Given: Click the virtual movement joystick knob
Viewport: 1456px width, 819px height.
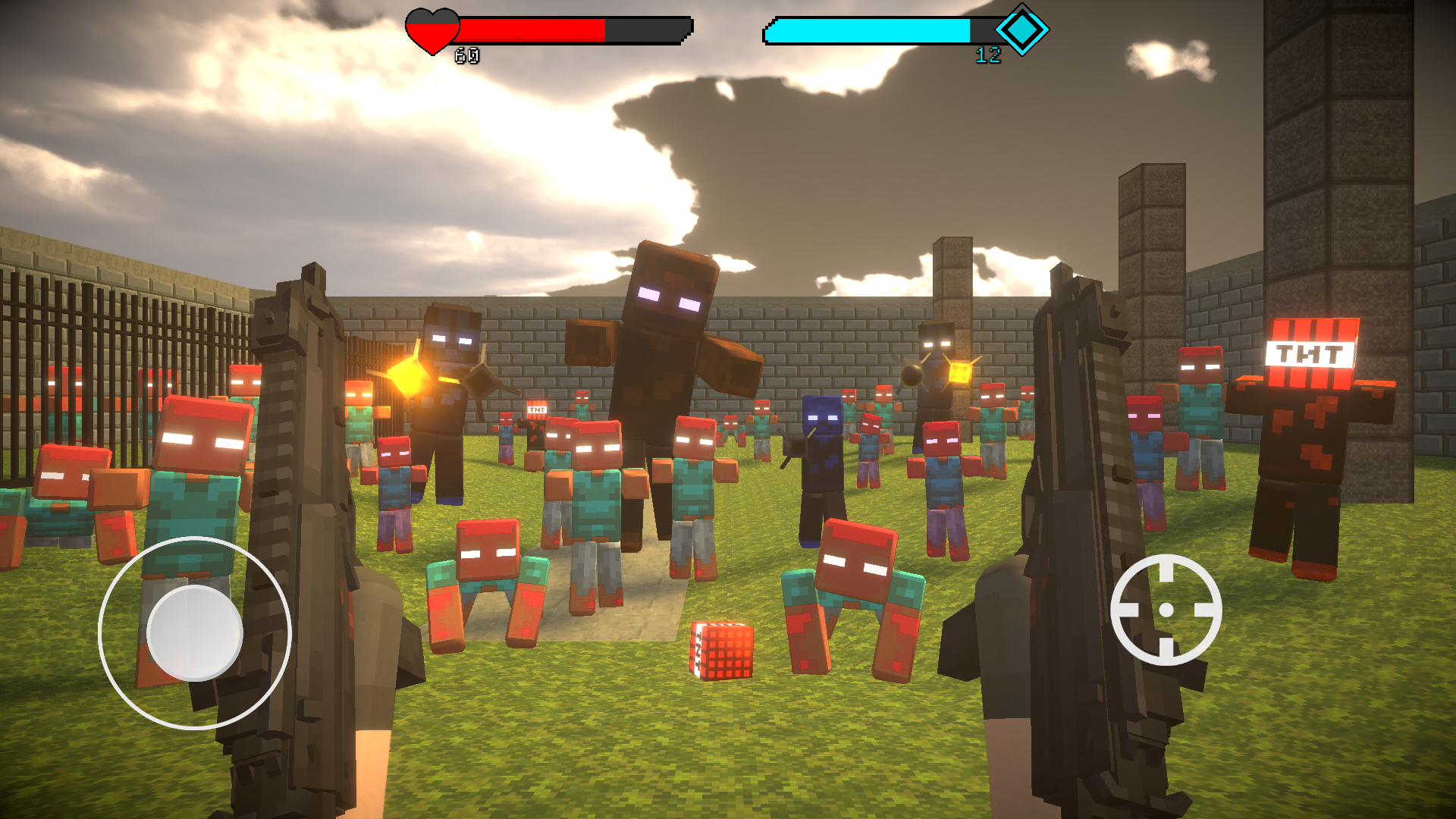Looking at the screenshot, I should click(x=194, y=632).
